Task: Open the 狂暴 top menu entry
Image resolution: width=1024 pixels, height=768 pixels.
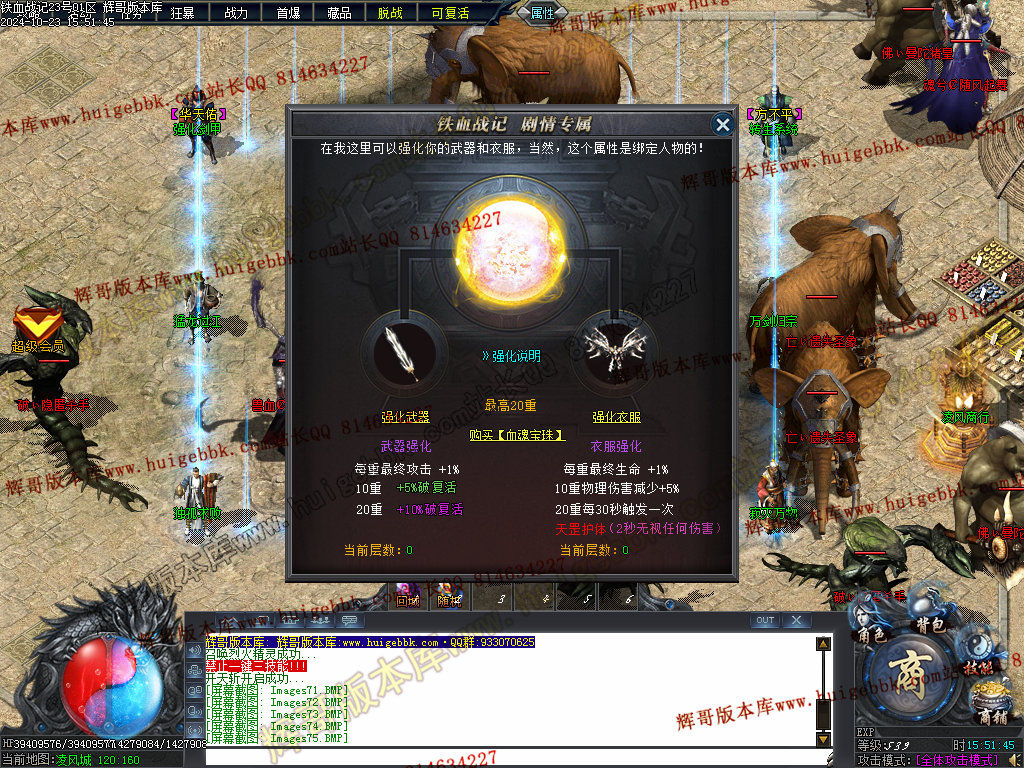Action: [x=182, y=13]
